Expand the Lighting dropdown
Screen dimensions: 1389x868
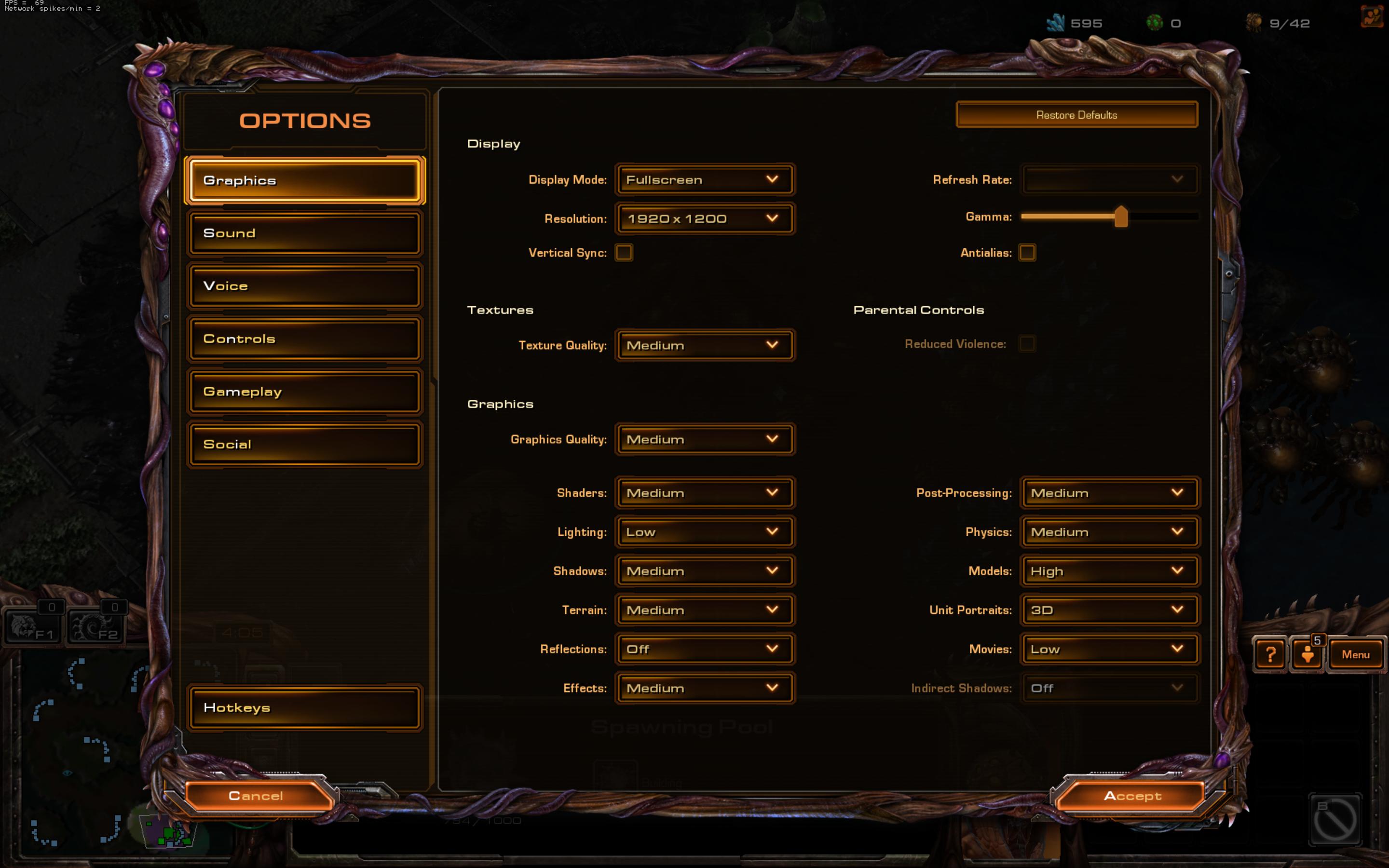click(704, 532)
